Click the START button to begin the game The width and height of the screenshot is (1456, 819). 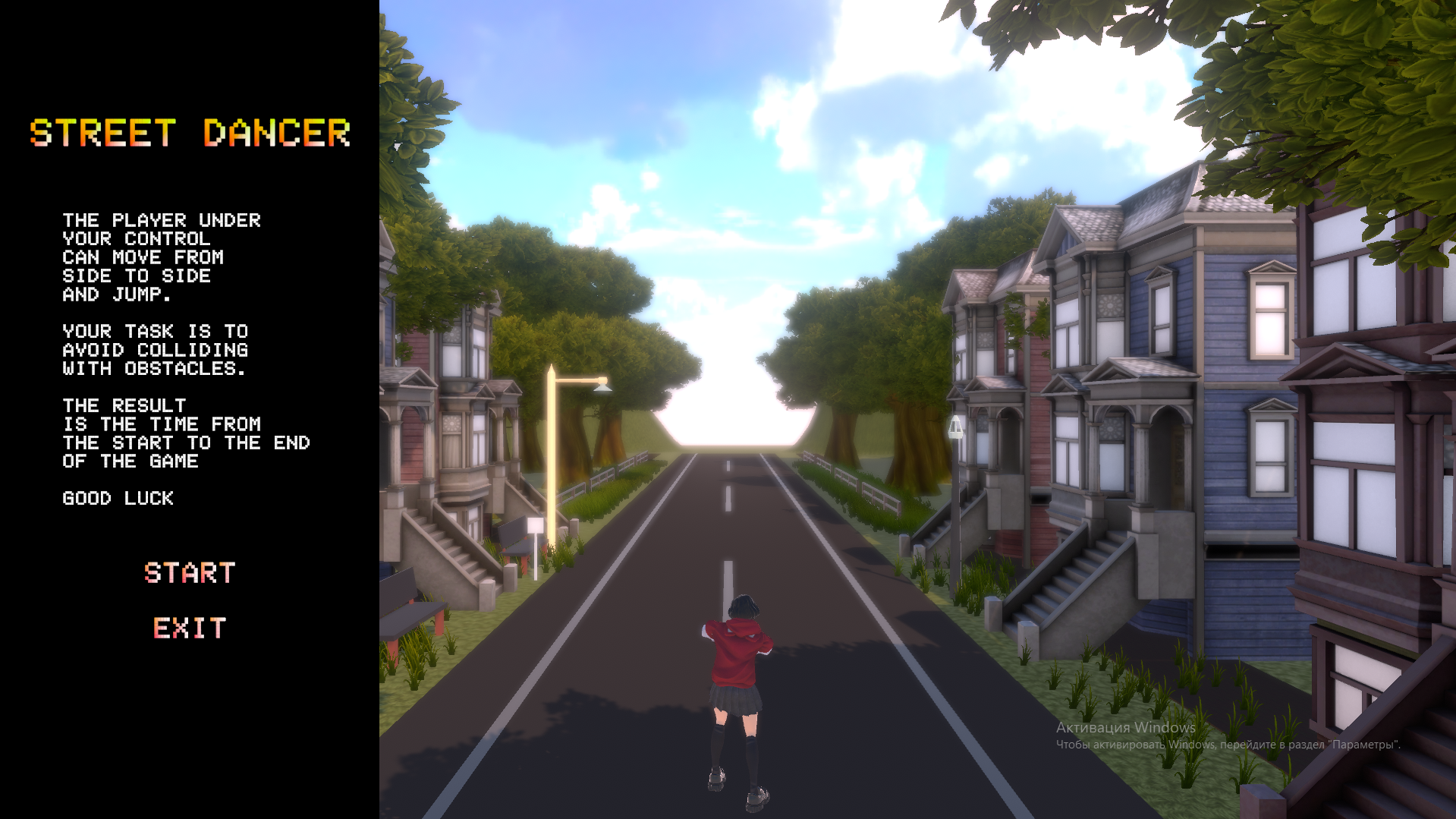[x=190, y=573]
